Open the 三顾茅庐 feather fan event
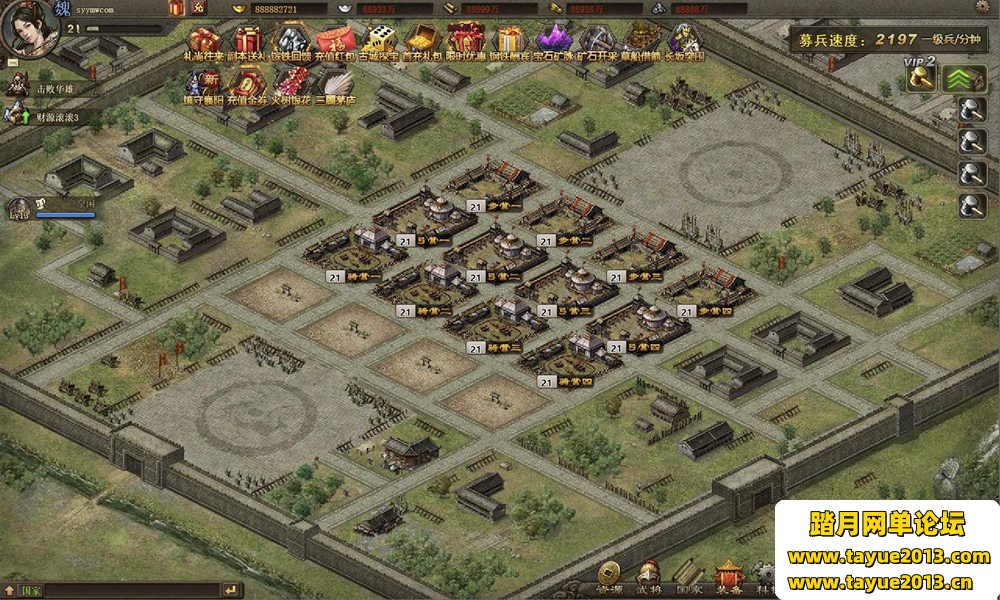The width and height of the screenshot is (1000, 600). point(334,84)
